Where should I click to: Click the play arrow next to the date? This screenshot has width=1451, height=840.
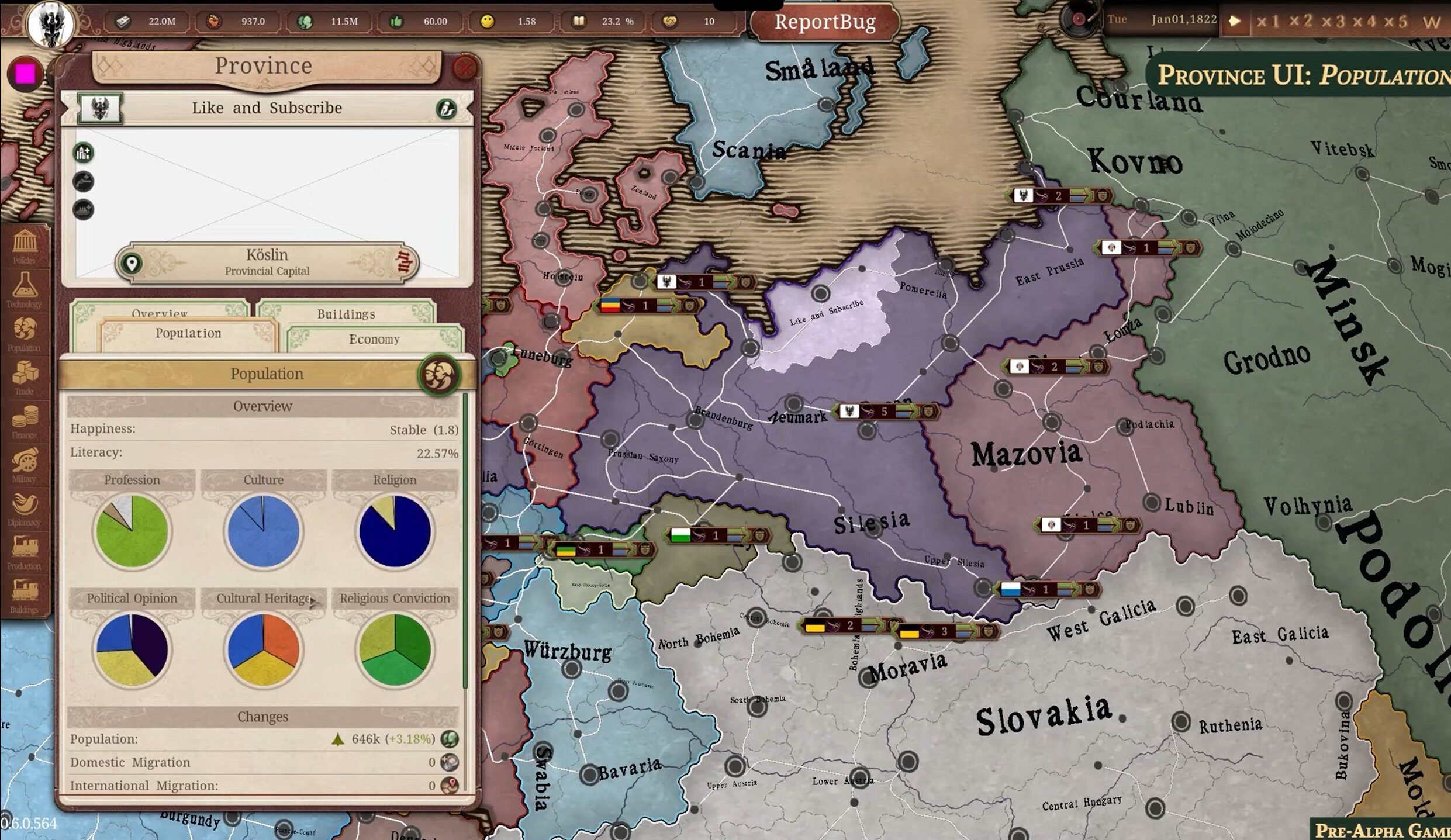click(1234, 21)
